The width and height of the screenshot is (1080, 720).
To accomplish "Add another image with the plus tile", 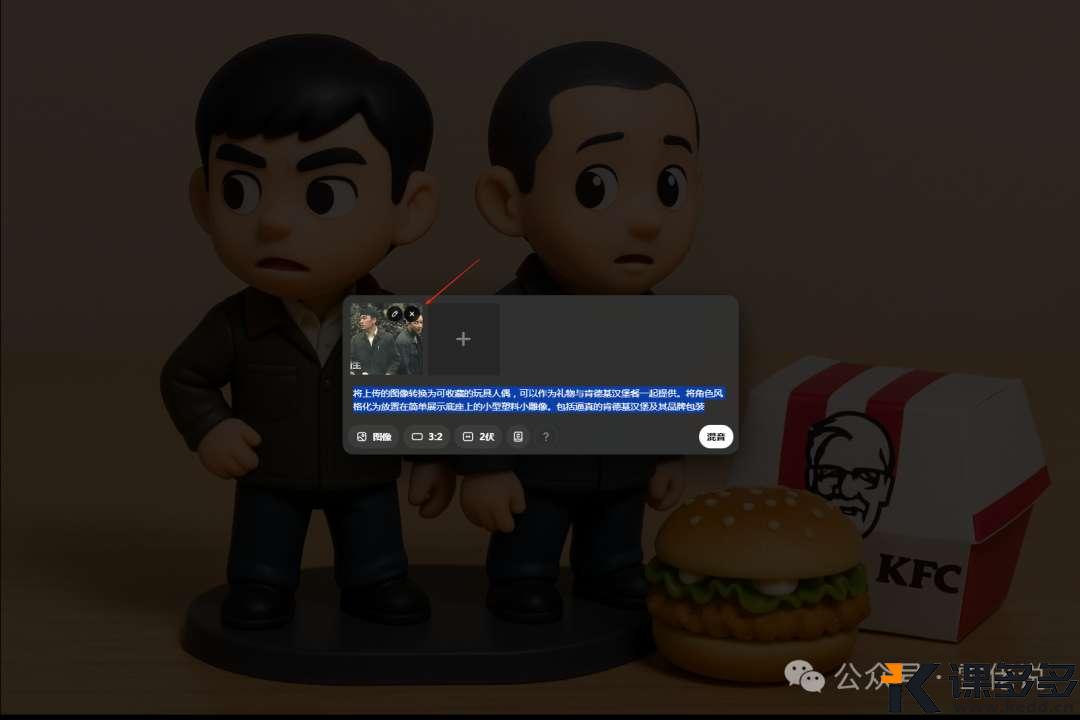I will [x=463, y=340].
